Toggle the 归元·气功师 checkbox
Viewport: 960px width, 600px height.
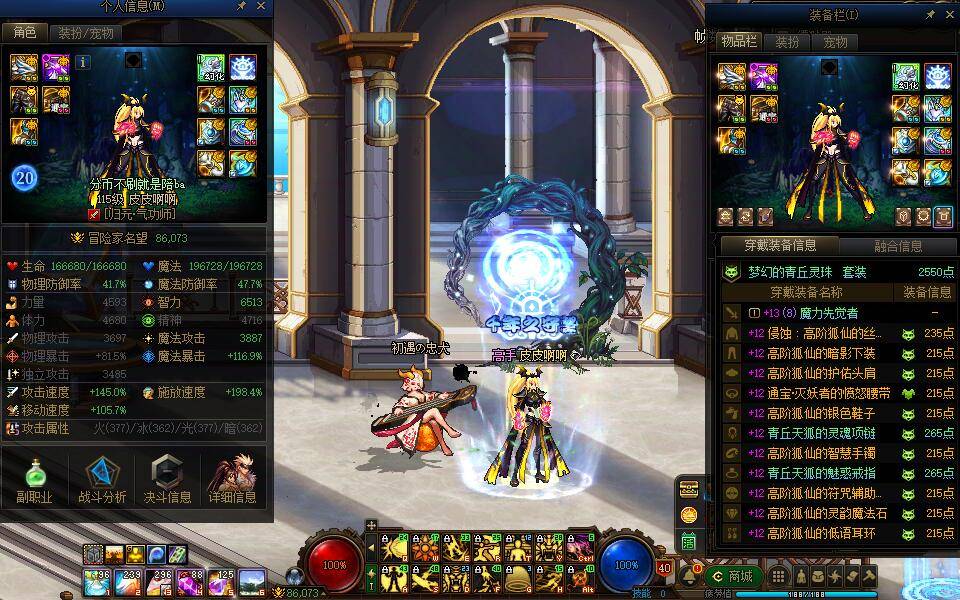coord(94,214)
